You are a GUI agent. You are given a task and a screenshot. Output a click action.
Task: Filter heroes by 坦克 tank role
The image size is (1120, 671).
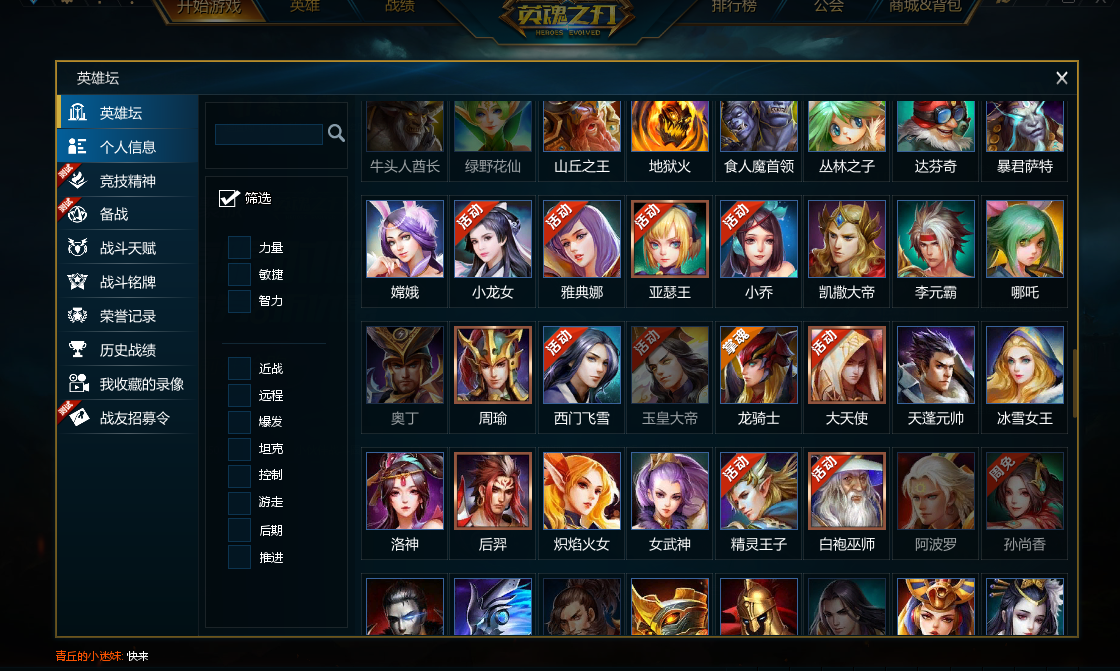pyautogui.click(x=239, y=449)
